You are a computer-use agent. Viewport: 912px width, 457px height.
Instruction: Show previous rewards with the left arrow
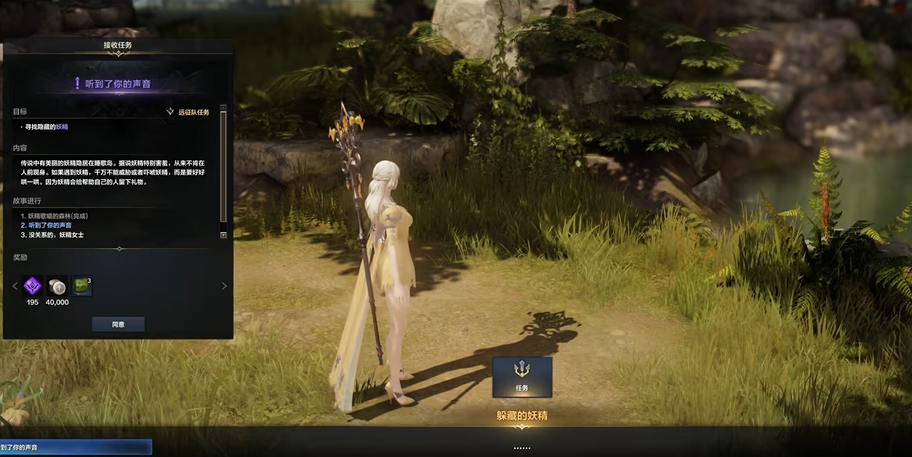click(x=13, y=286)
